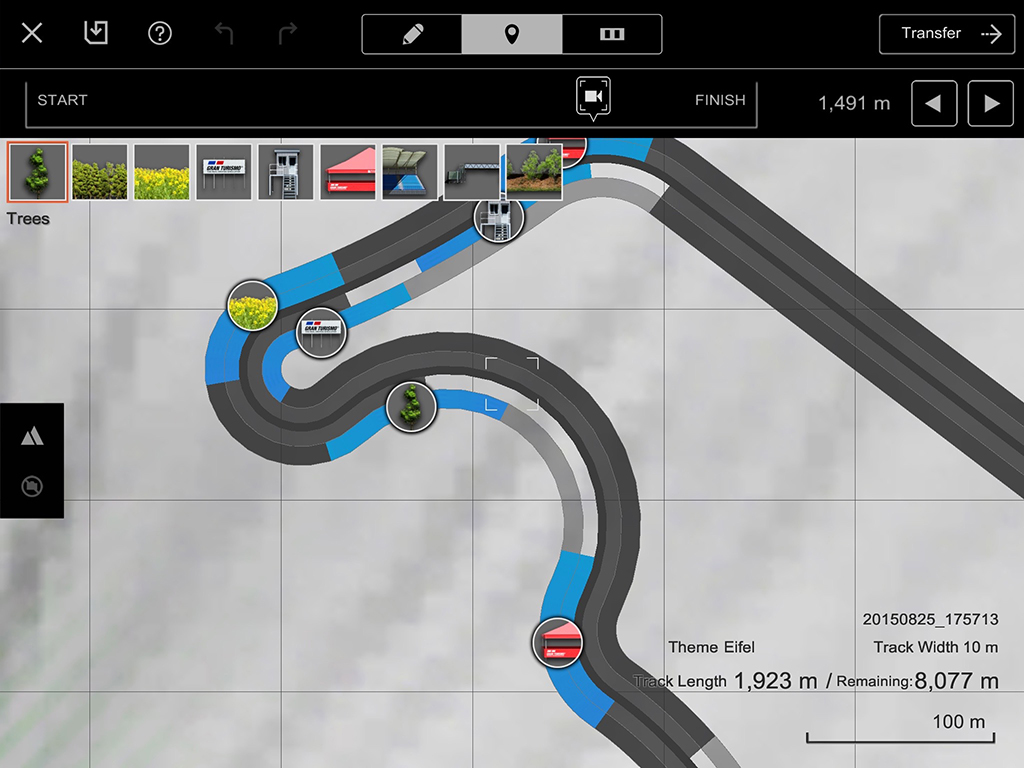Choose the Trees scenery thumbnail in the palette
The width and height of the screenshot is (1024, 768).
[38, 172]
